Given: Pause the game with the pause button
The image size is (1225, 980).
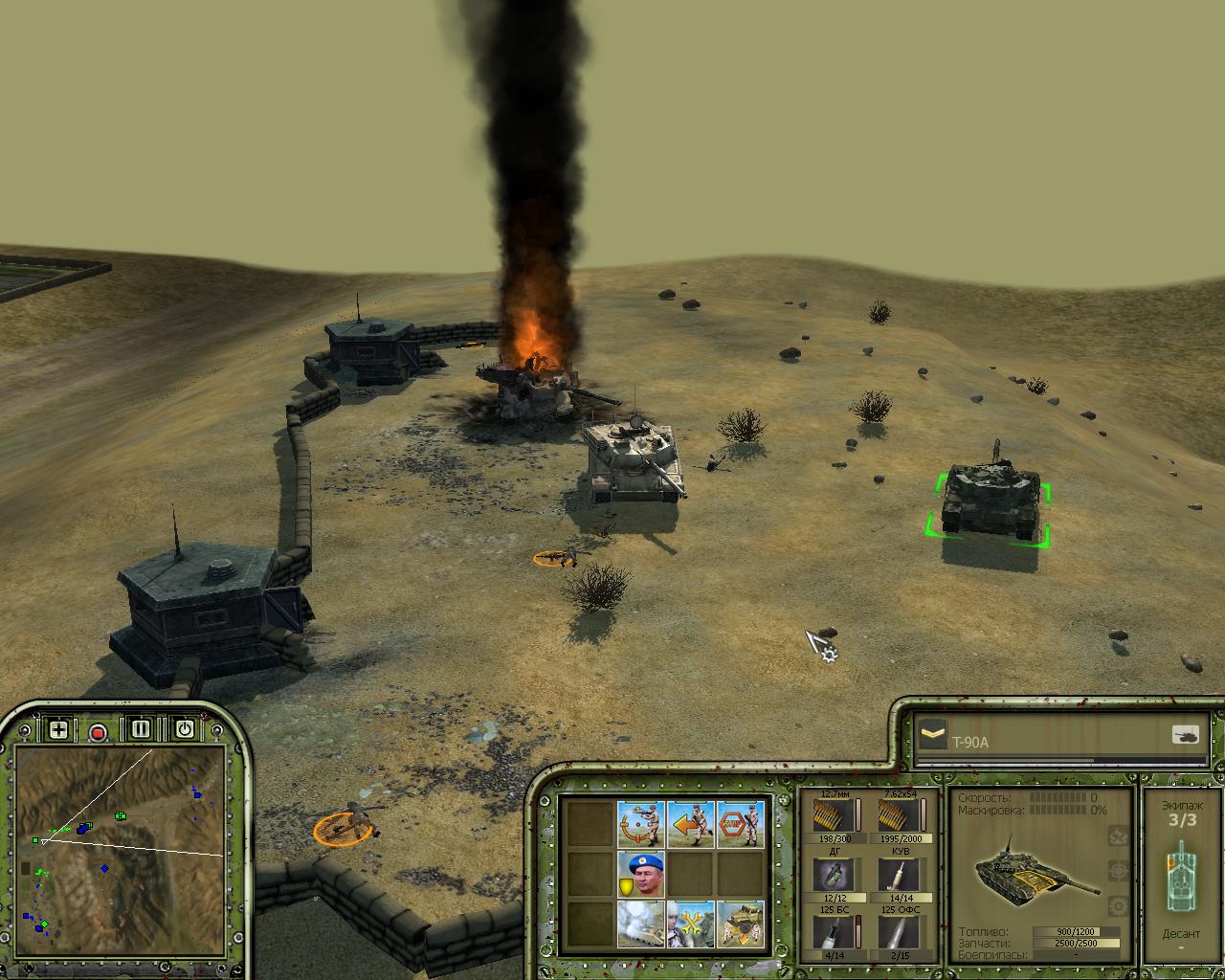Looking at the screenshot, I should point(141,729).
